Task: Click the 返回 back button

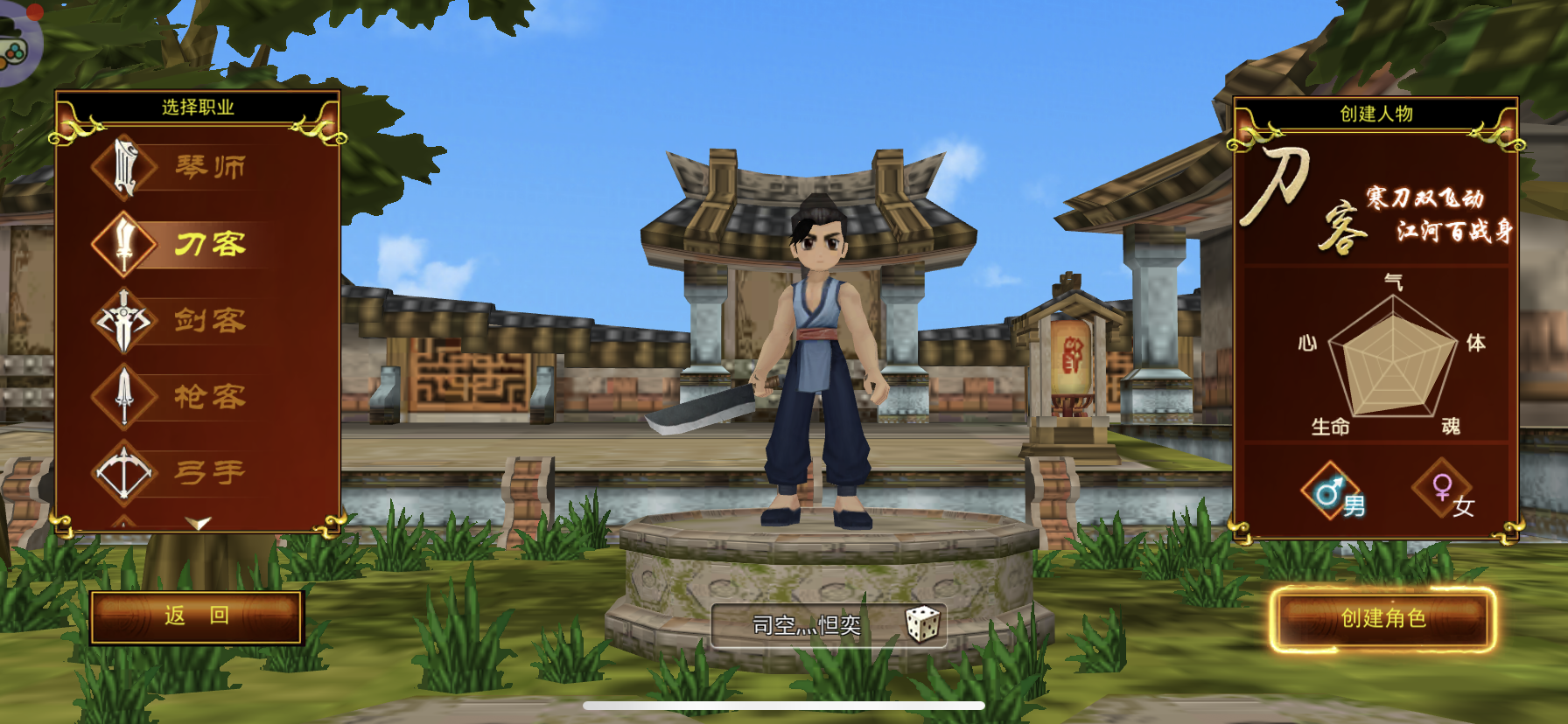Action: [197, 616]
